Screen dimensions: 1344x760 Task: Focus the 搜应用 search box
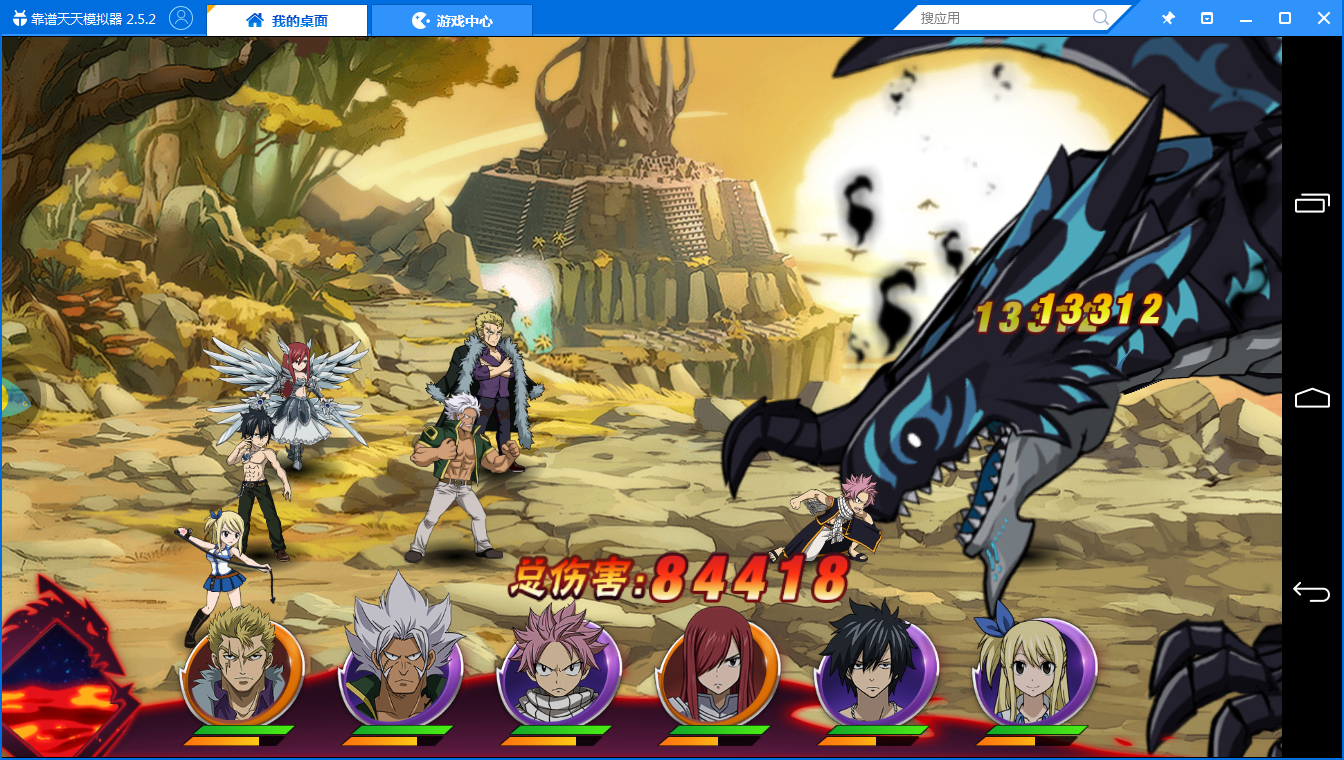pyautogui.click(x=1003, y=18)
